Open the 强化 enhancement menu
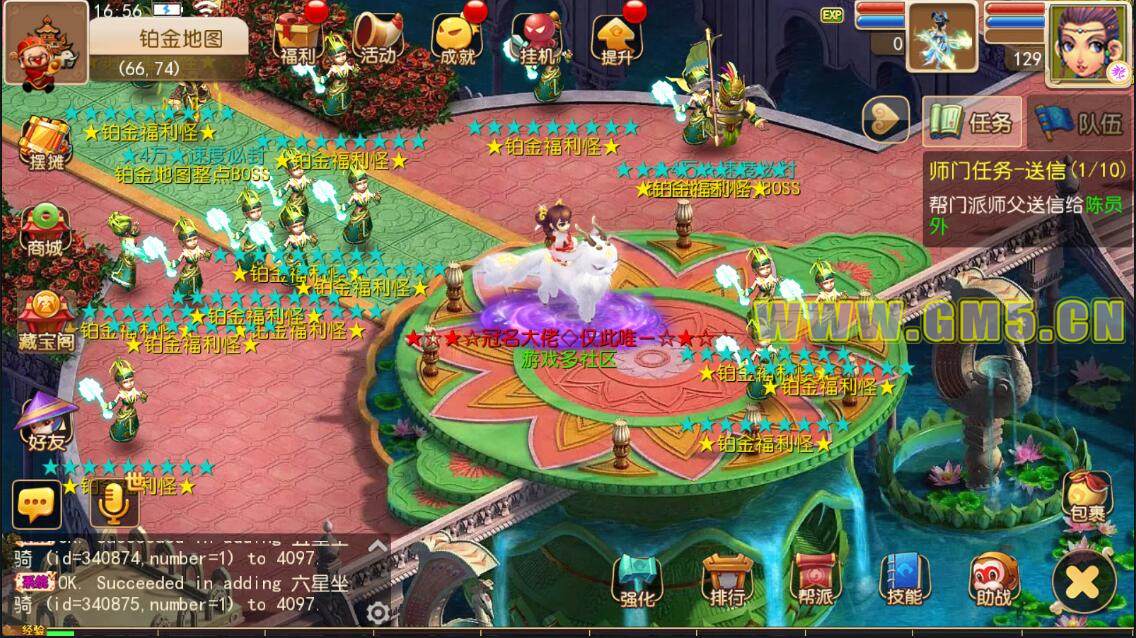Image resolution: width=1136 pixels, height=638 pixels. pos(637,580)
